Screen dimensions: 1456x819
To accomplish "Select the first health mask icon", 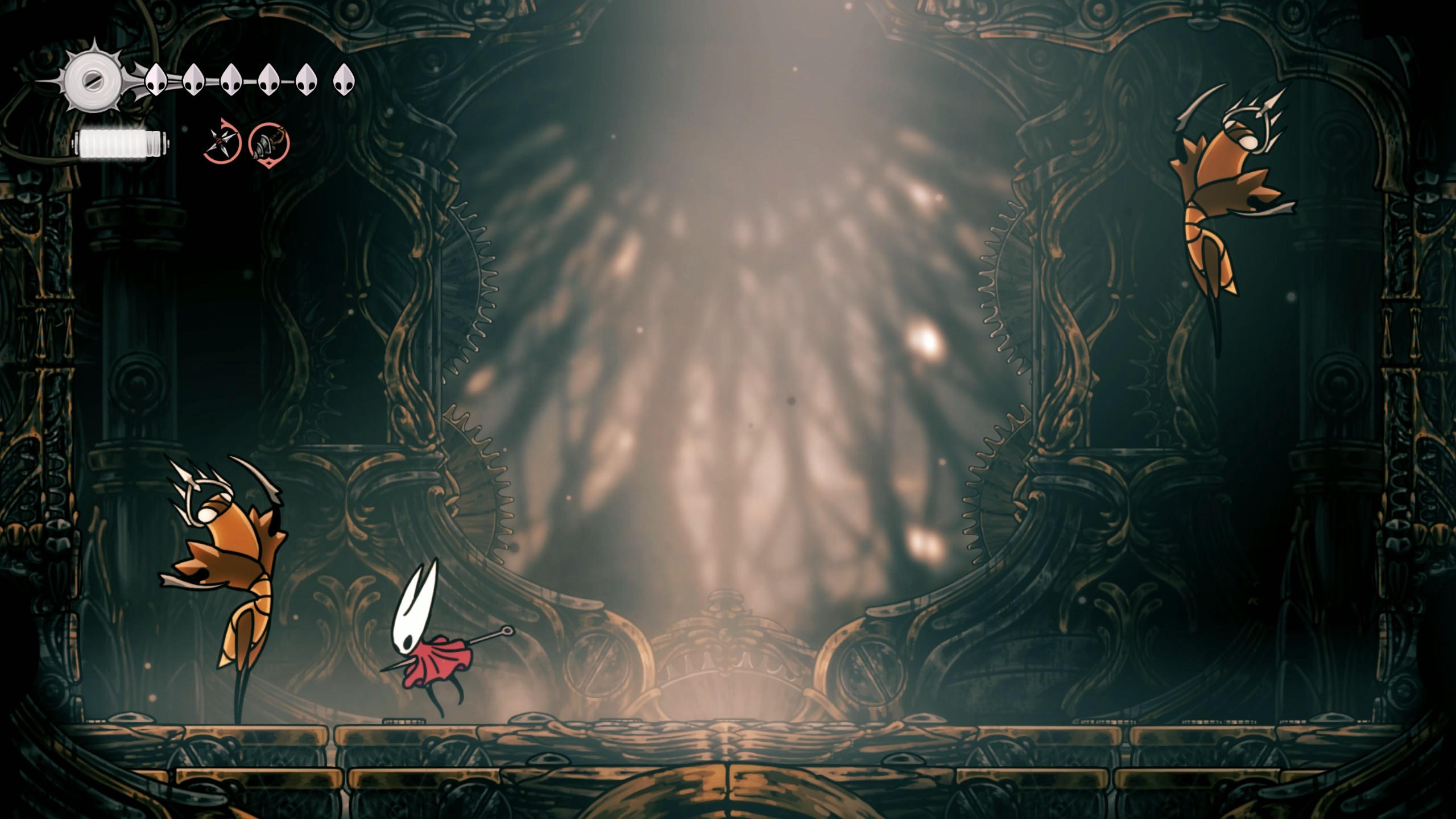I will point(155,80).
